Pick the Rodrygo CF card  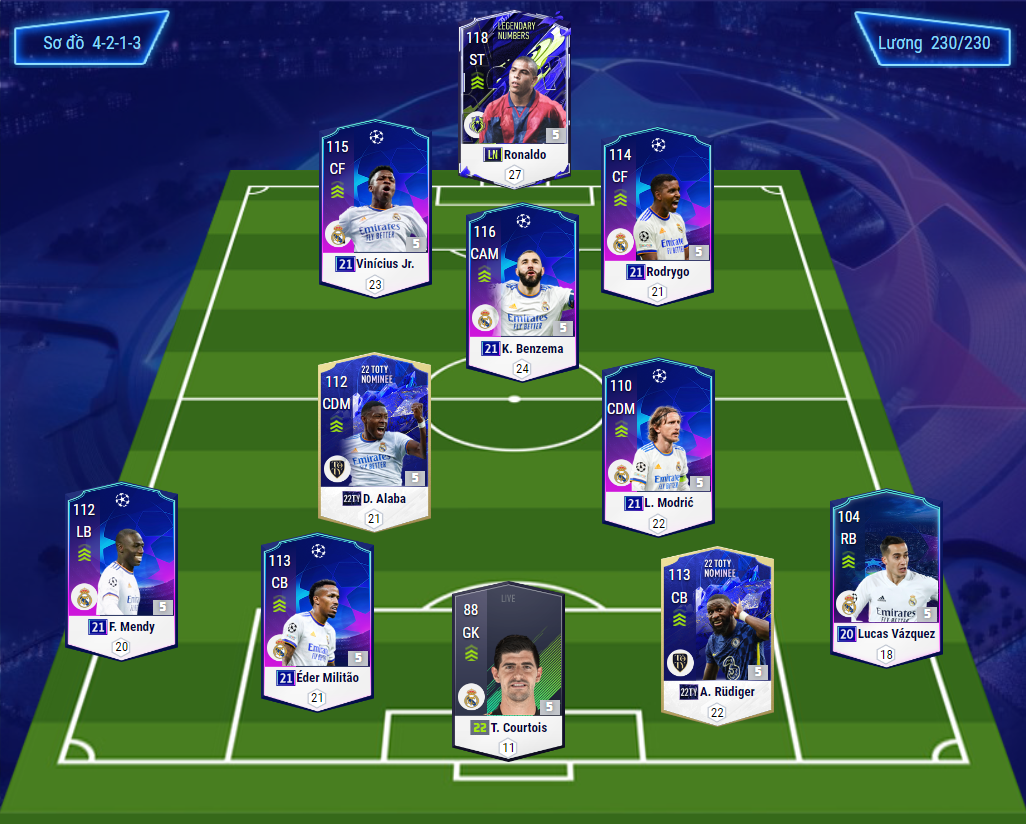pos(657,213)
